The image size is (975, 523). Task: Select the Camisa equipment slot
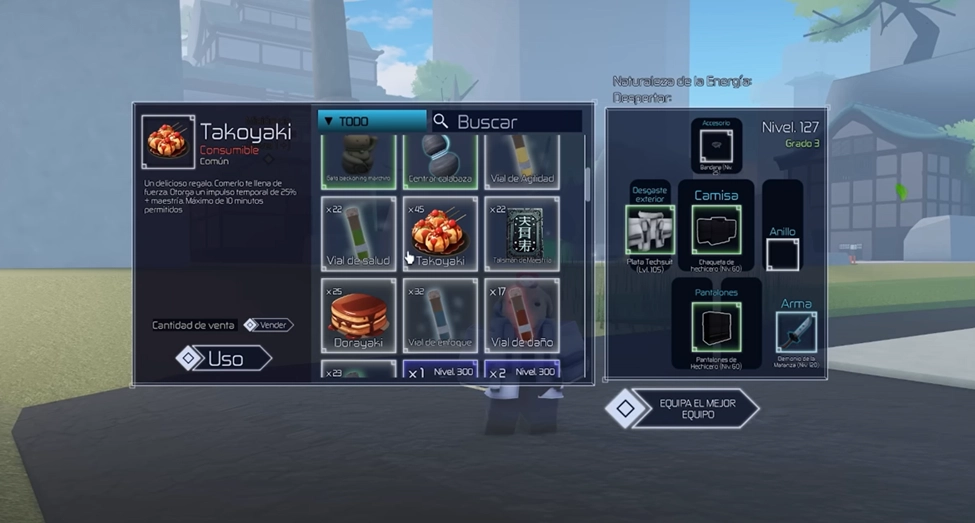coord(716,229)
